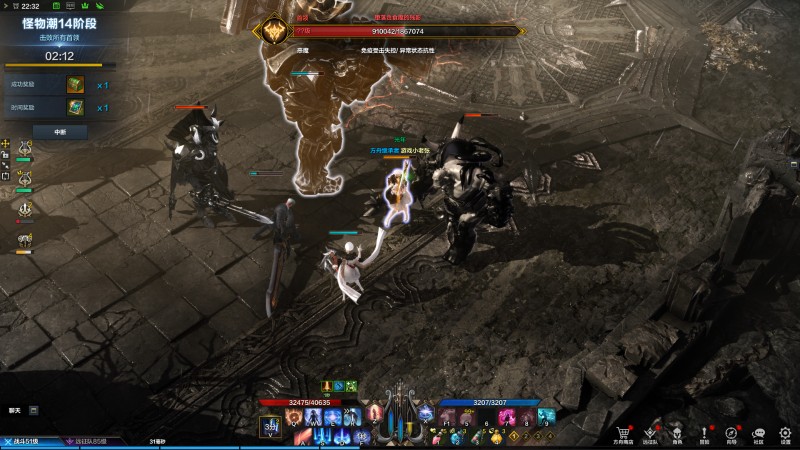Open the 社区 community menu
This screenshot has width=800, height=450.
click(x=758, y=434)
